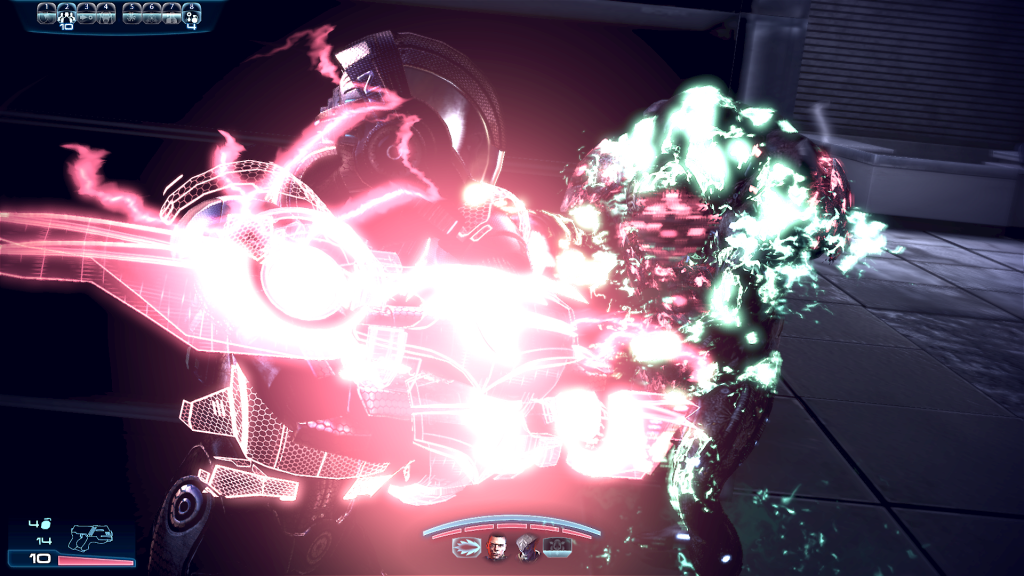This screenshot has height=576, width=1024.
Task: Activate the highlighted quick slot 2 power
Action: click(66, 13)
